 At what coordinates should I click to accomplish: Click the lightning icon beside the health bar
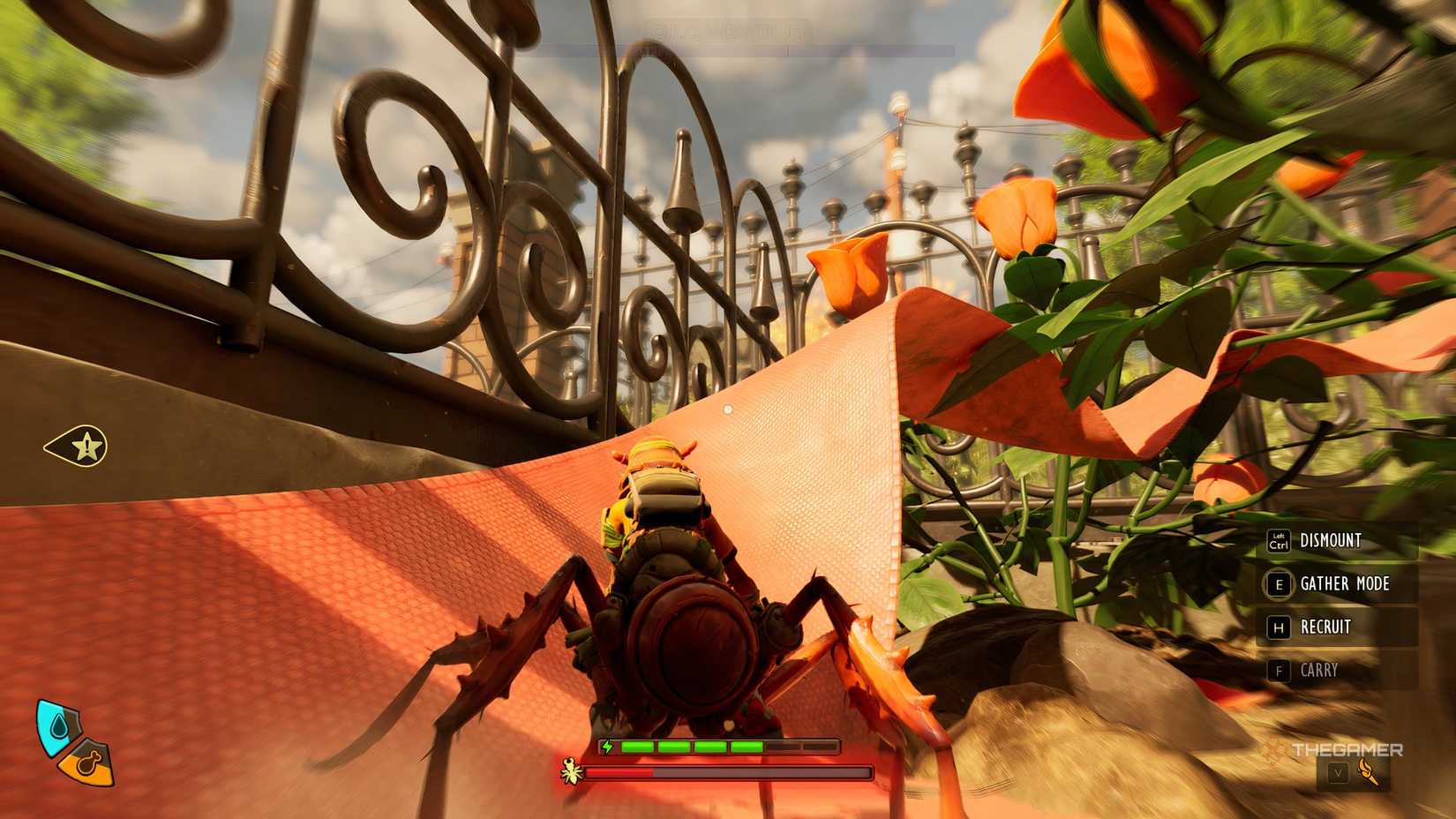(x=606, y=747)
